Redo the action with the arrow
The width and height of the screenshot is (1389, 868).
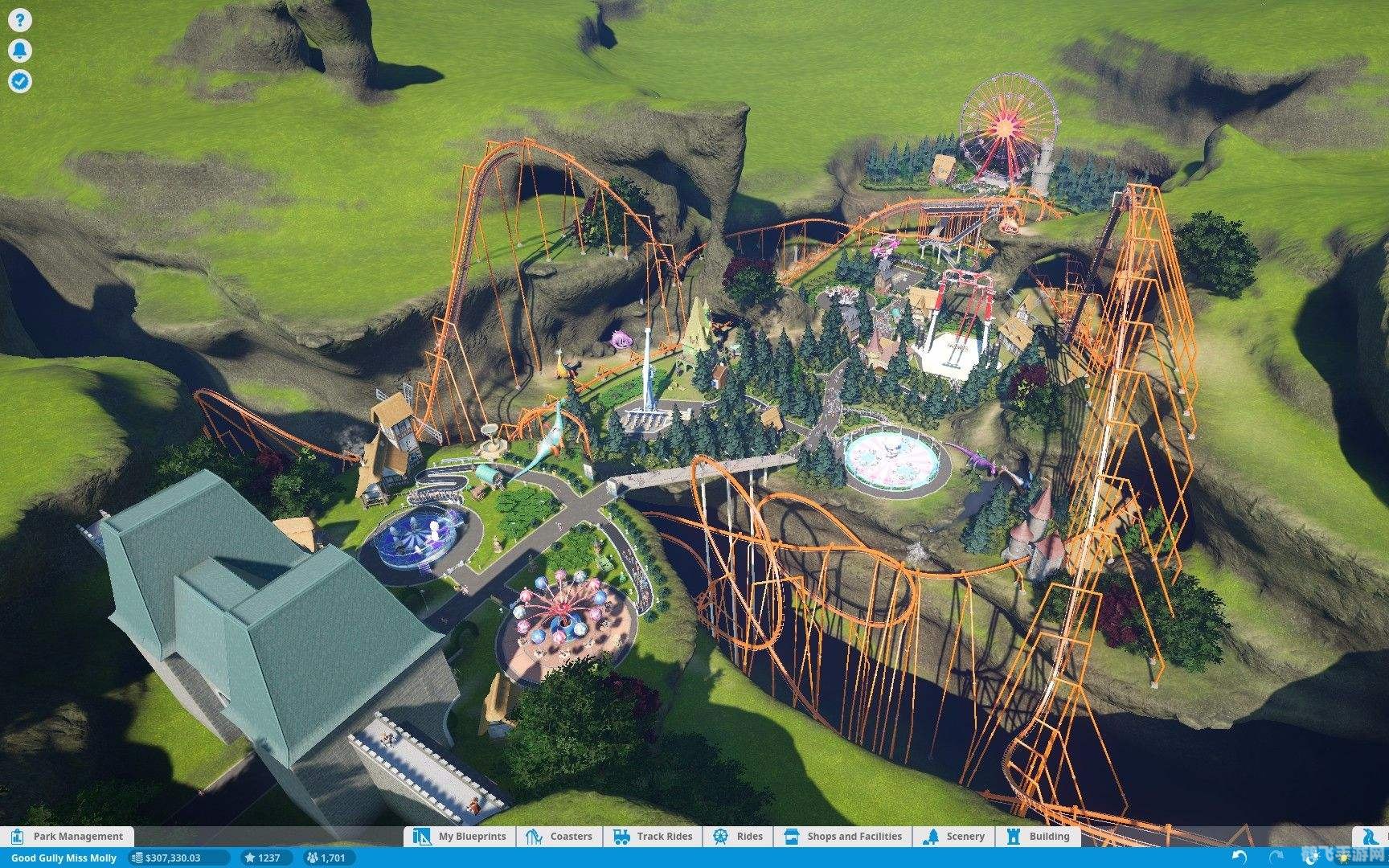1276,858
